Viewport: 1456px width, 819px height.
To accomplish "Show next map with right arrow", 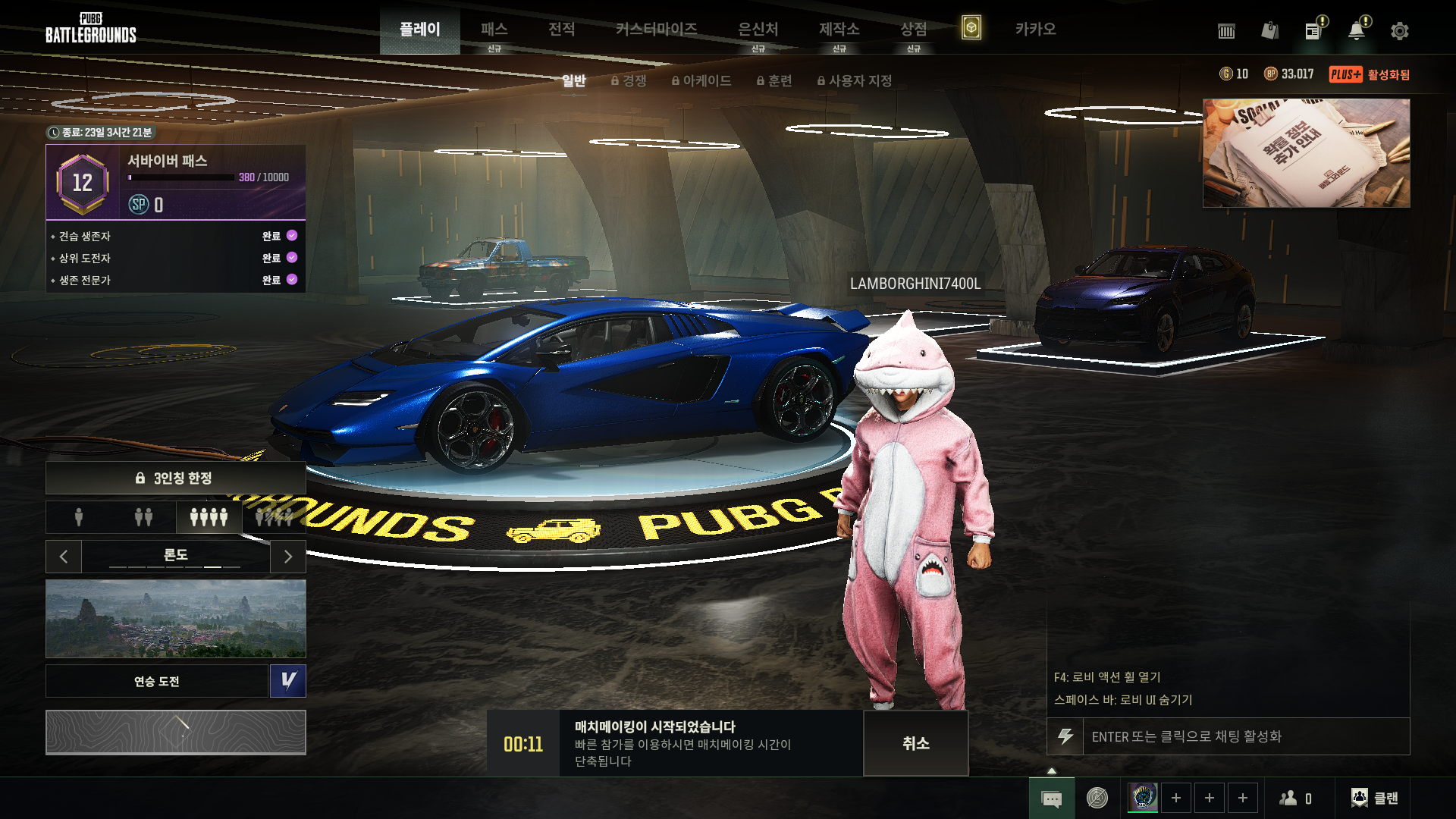I will [x=287, y=557].
